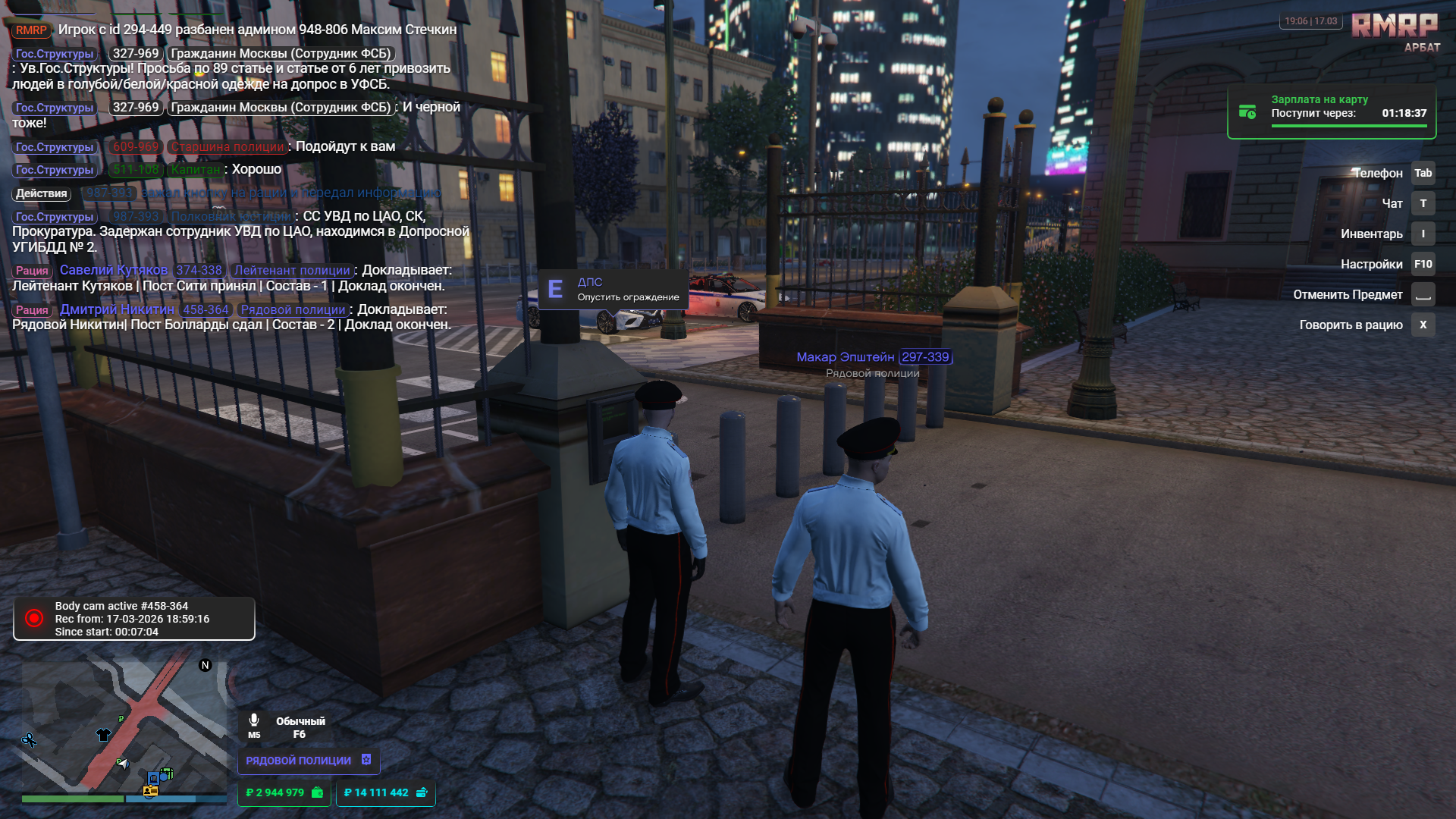Click the minimap

[x=124, y=728]
